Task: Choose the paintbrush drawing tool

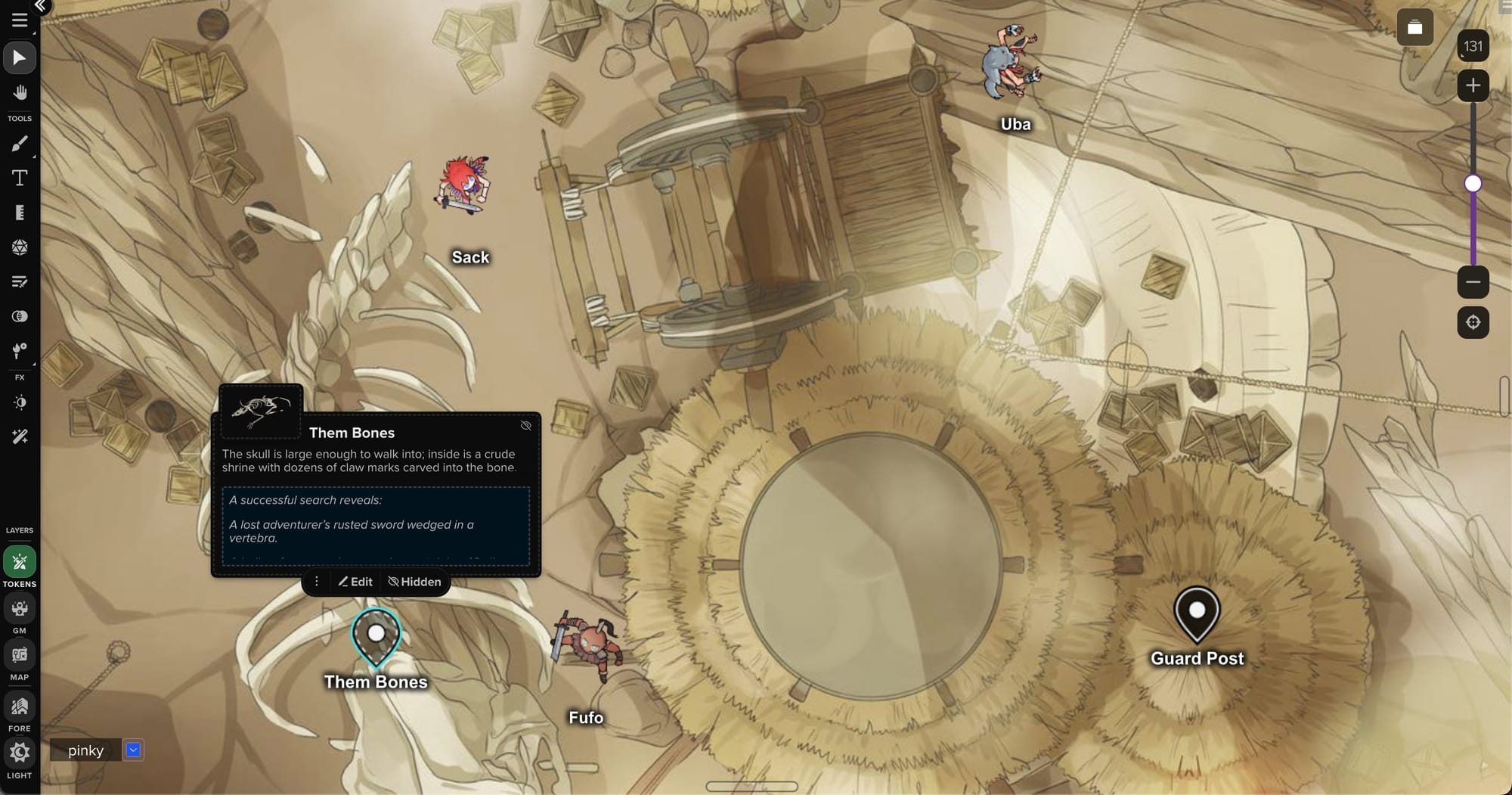Action: [x=20, y=144]
